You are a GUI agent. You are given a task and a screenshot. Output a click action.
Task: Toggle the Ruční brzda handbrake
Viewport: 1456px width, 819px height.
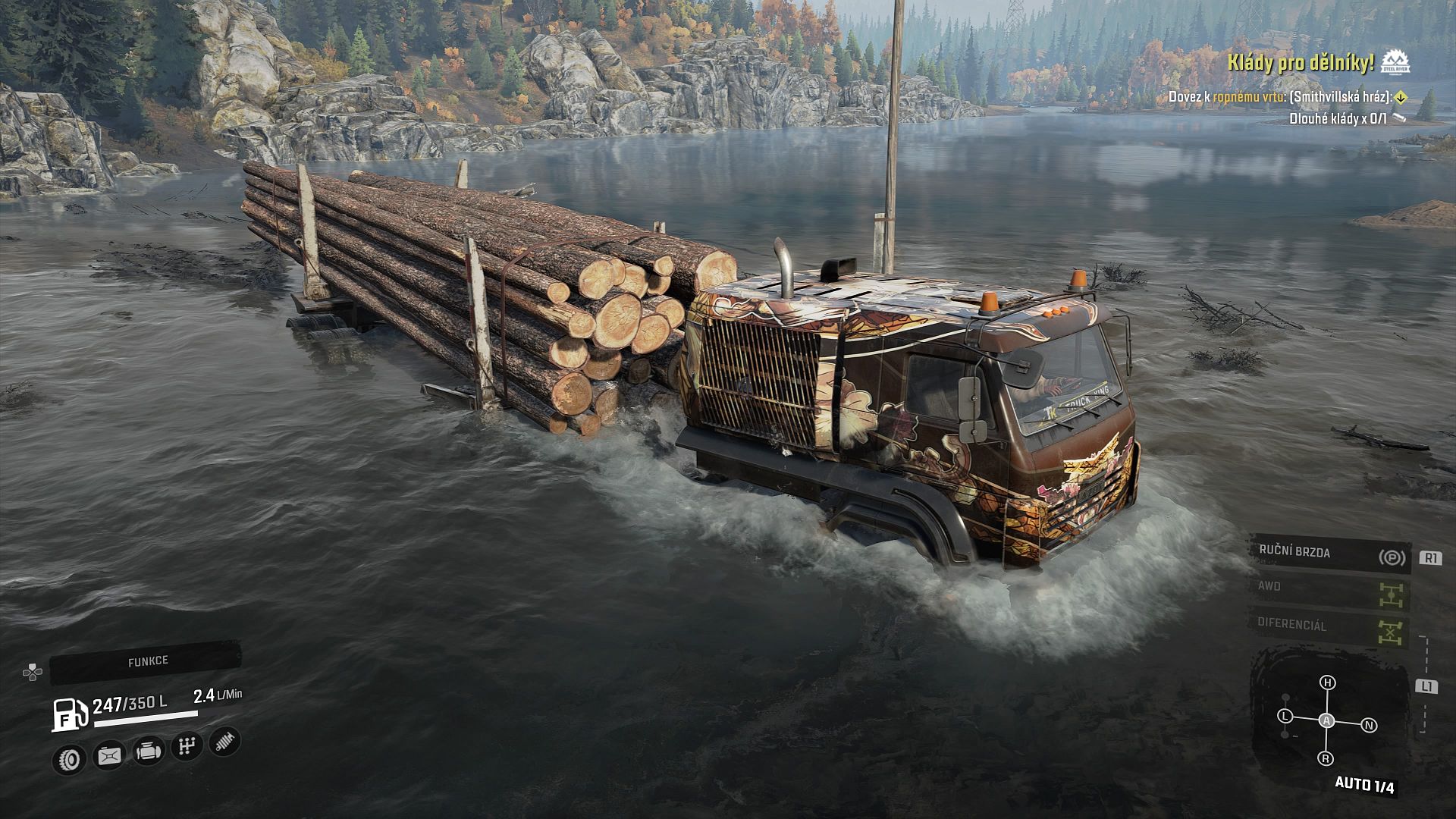(x=1330, y=554)
